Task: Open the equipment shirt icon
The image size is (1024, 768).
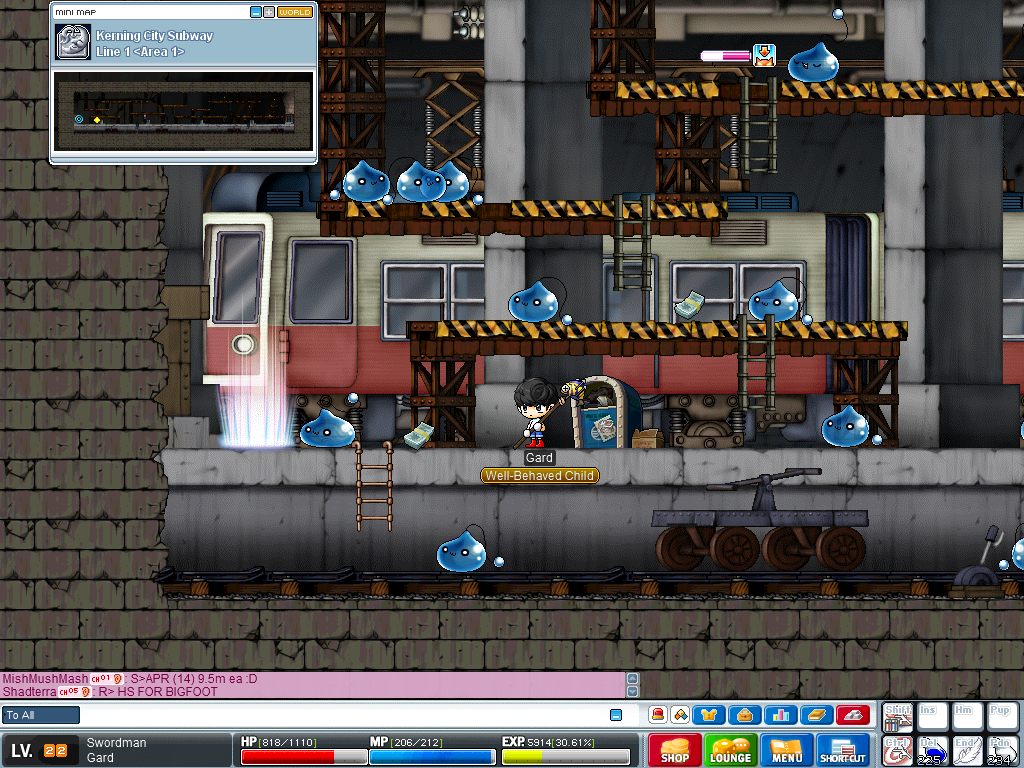Action: (708, 715)
